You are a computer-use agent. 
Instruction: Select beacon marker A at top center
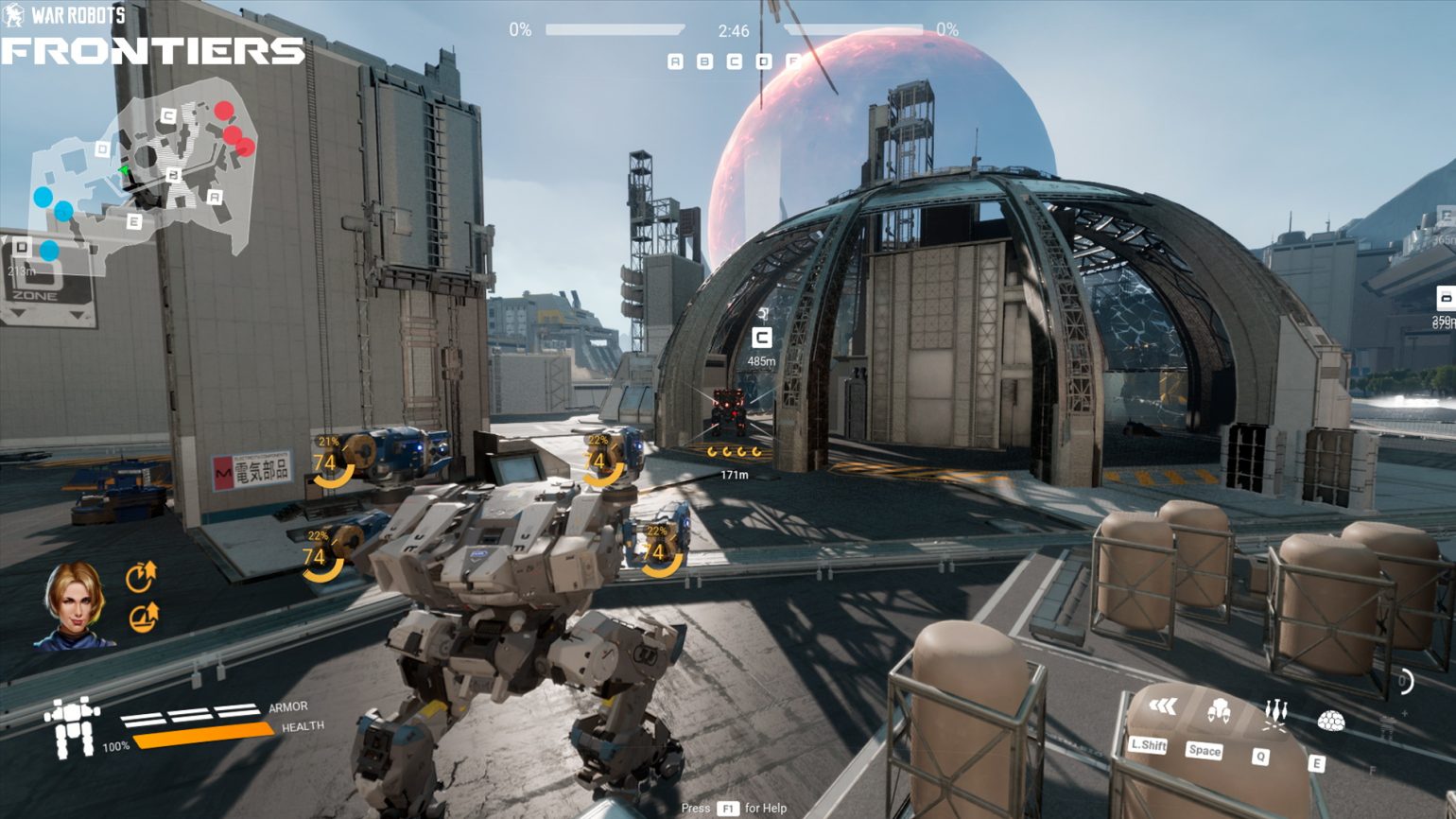point(675,60)
